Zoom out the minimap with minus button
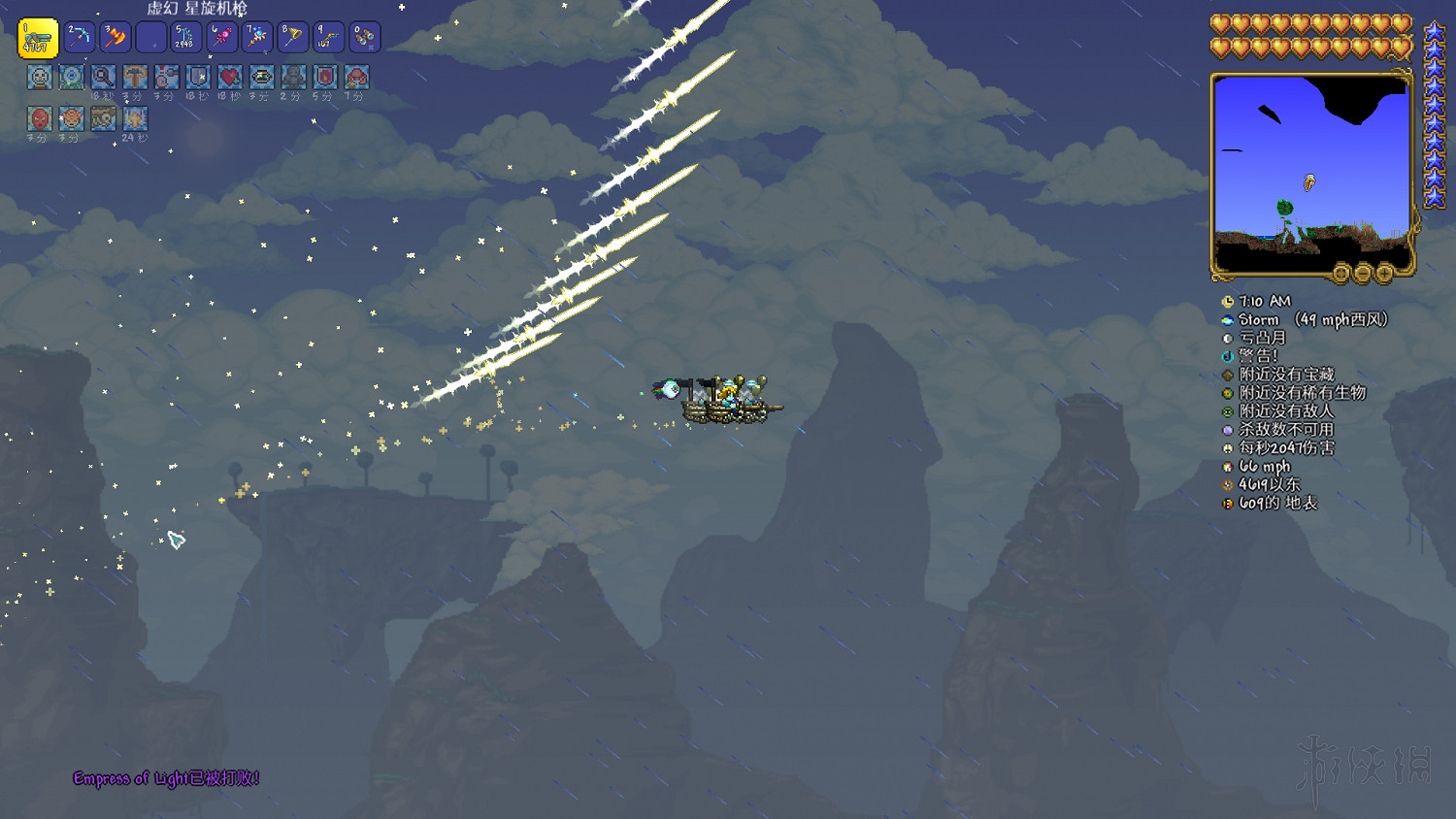Image resolution: width=1456 pixels, height=819 pixels. (1362, 275)
